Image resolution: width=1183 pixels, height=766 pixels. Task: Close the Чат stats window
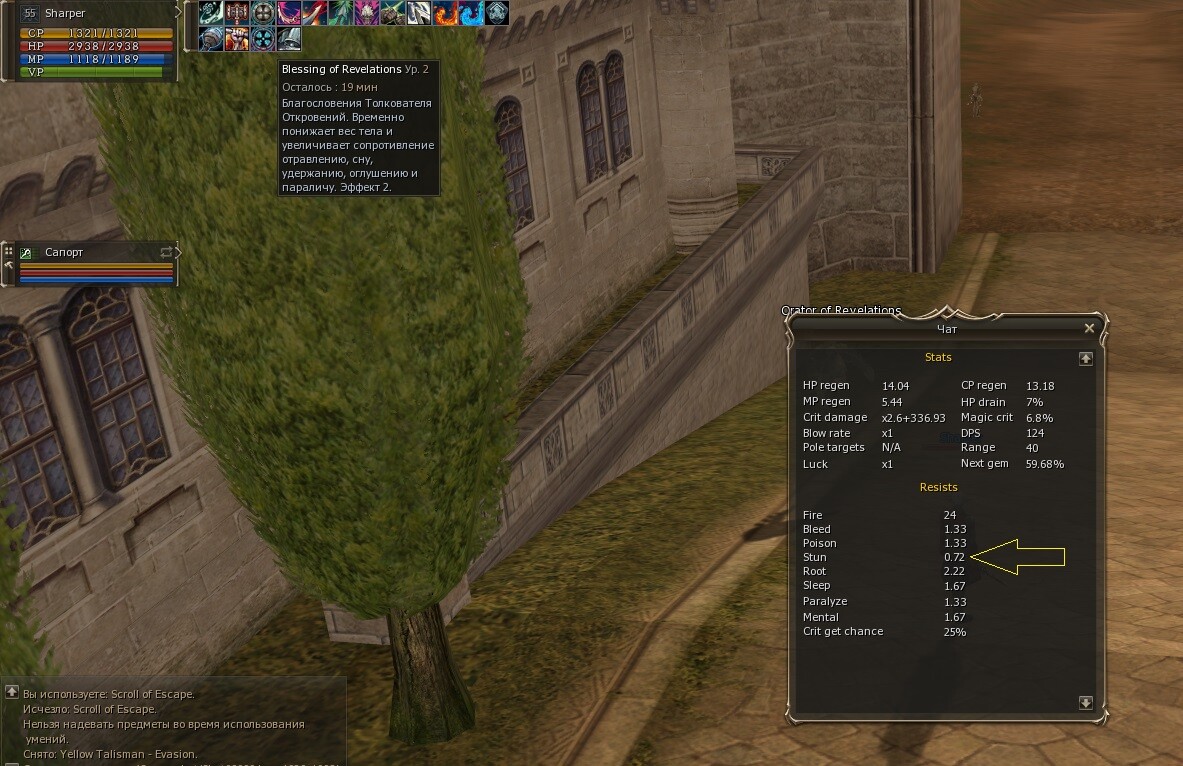(1089, 328)
